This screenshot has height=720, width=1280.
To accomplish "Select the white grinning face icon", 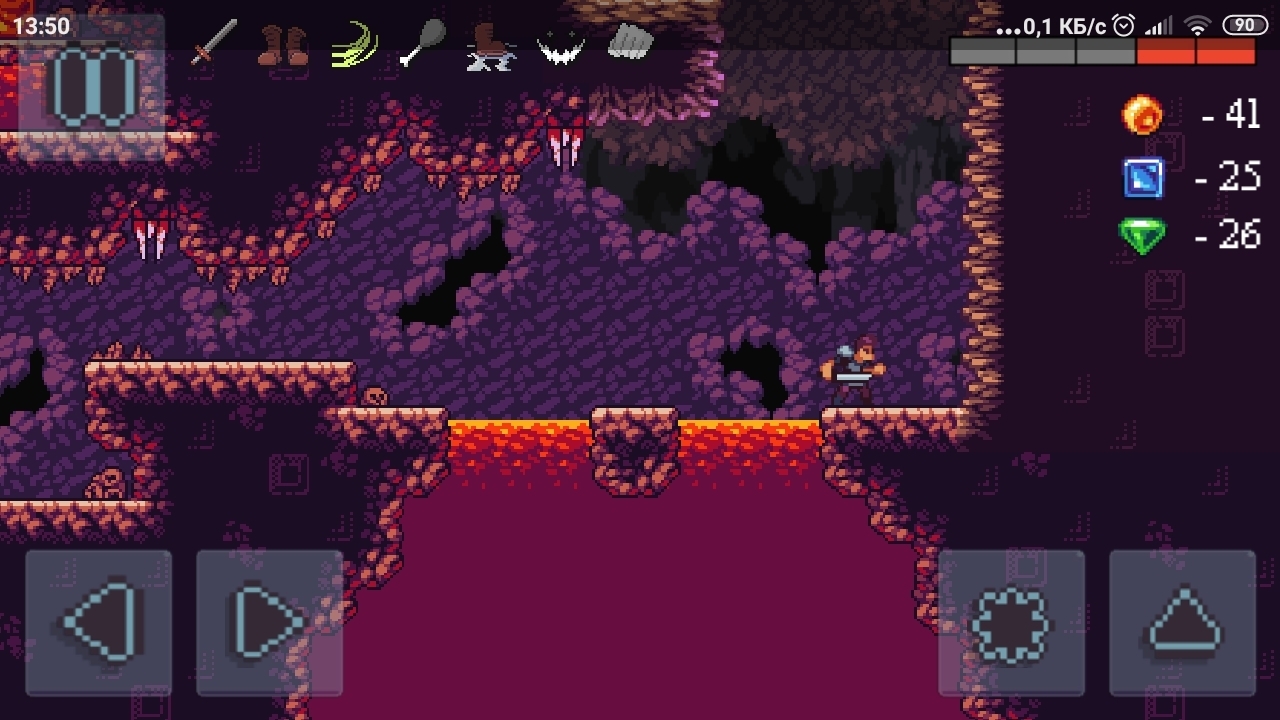I will [560, 46].
